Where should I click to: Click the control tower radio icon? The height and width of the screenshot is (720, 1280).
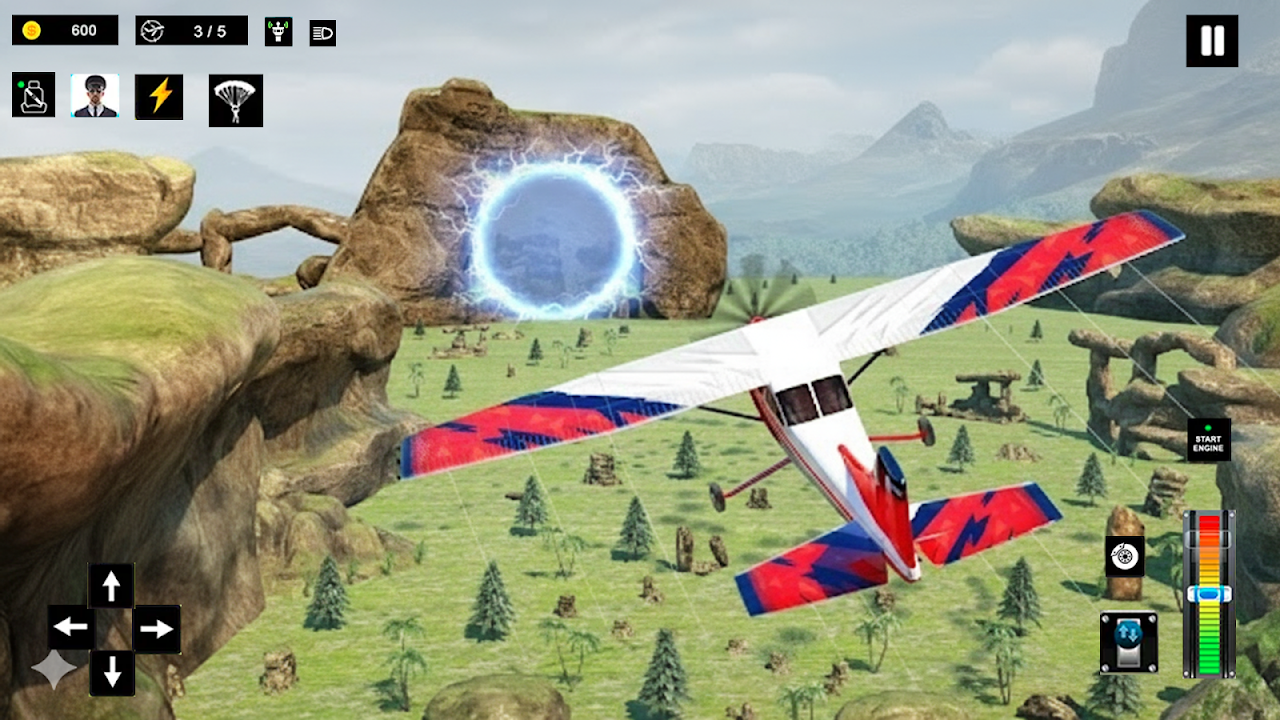pyautogui.click(x=278, y=32)
